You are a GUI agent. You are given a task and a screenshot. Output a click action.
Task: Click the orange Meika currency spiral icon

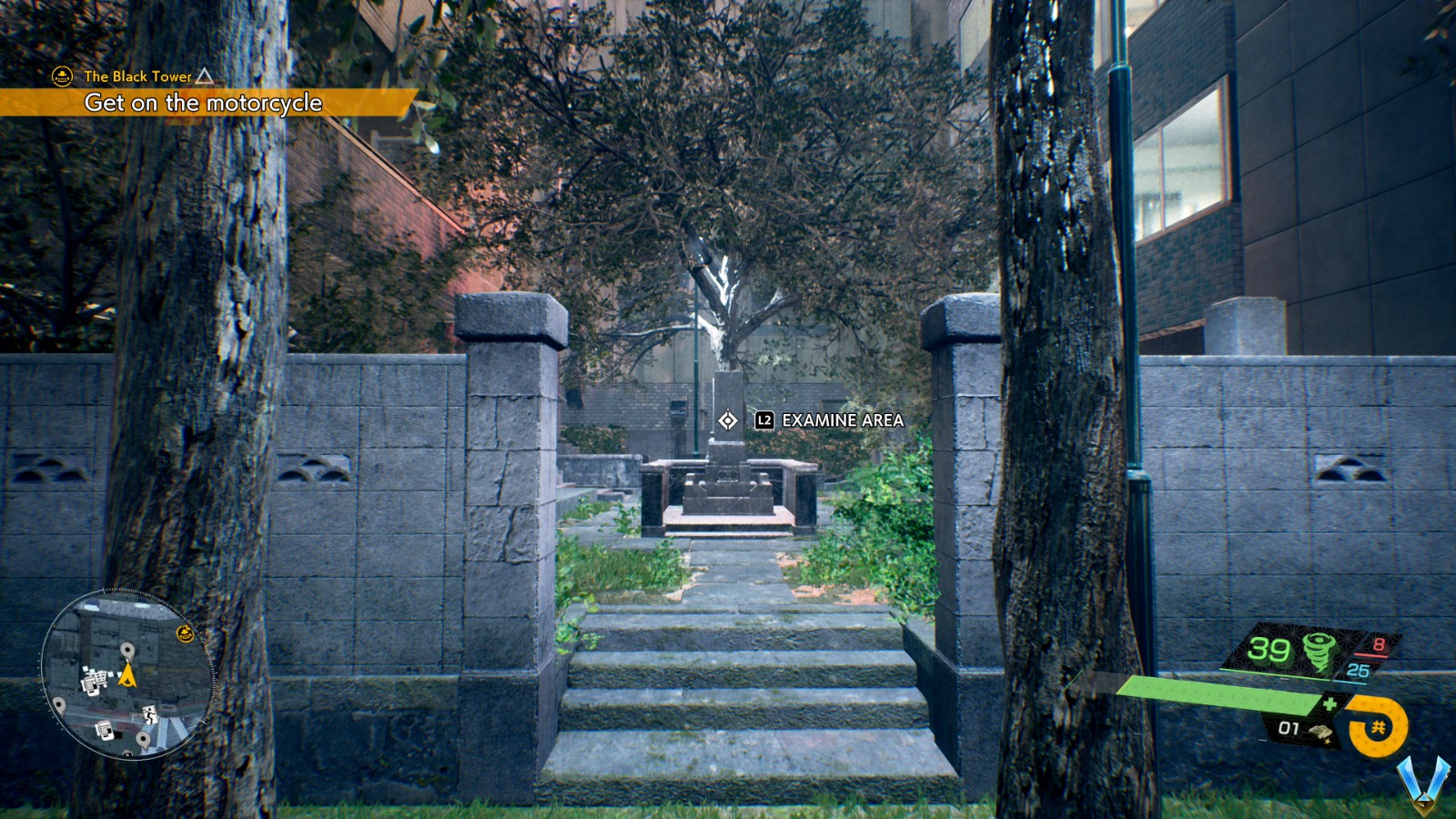pos(1378,724)
